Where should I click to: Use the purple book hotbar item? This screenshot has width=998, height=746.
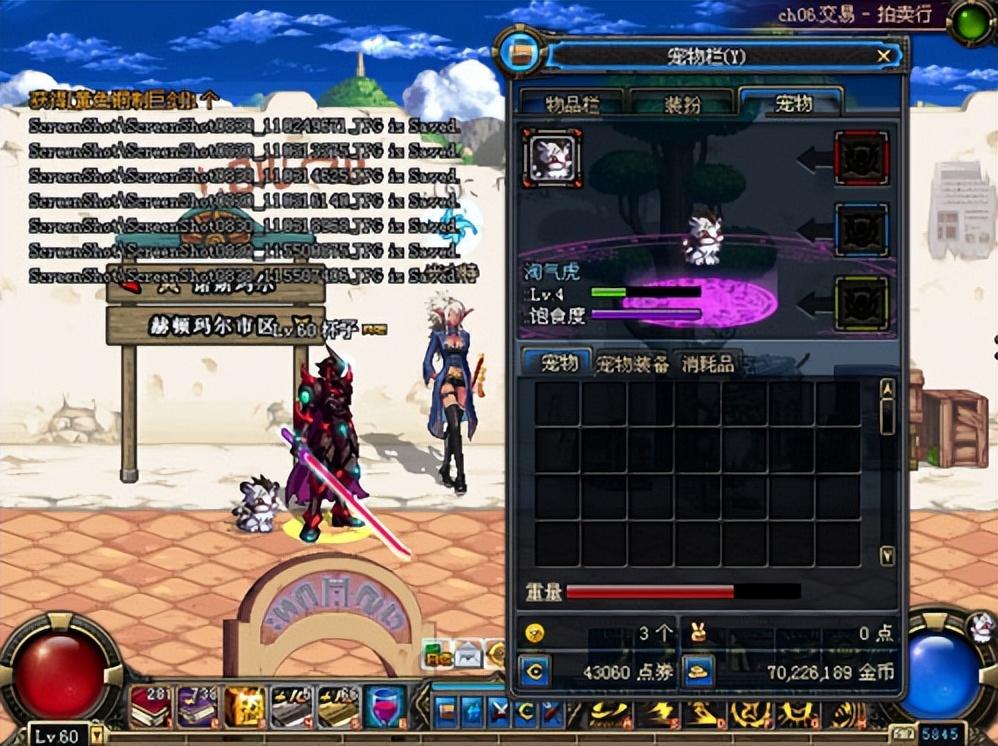point(196,706)
